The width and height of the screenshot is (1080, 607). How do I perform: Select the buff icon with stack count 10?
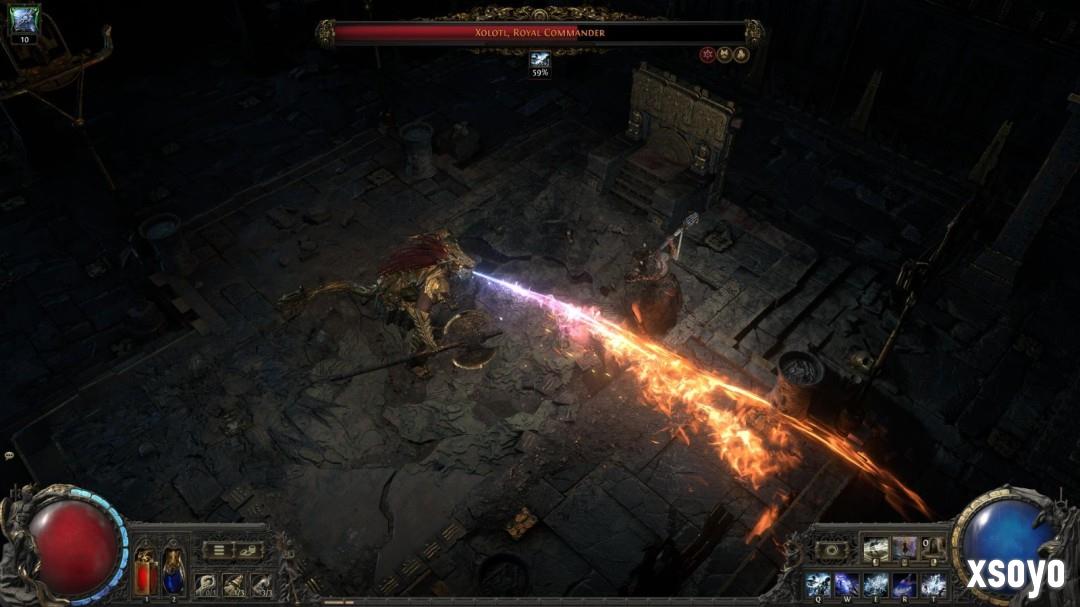(x=24, y=21)
